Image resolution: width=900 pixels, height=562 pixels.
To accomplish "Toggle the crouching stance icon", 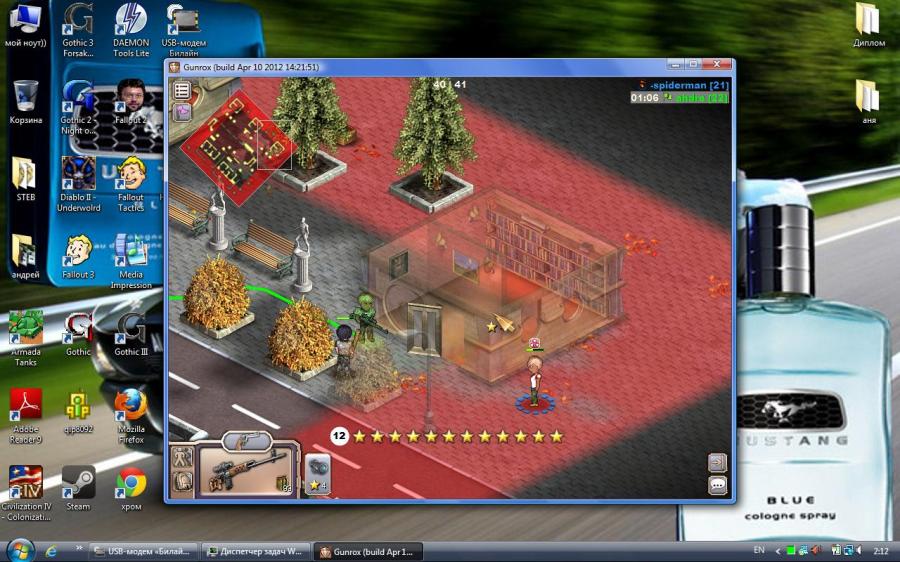I will (x=182, y=482).
